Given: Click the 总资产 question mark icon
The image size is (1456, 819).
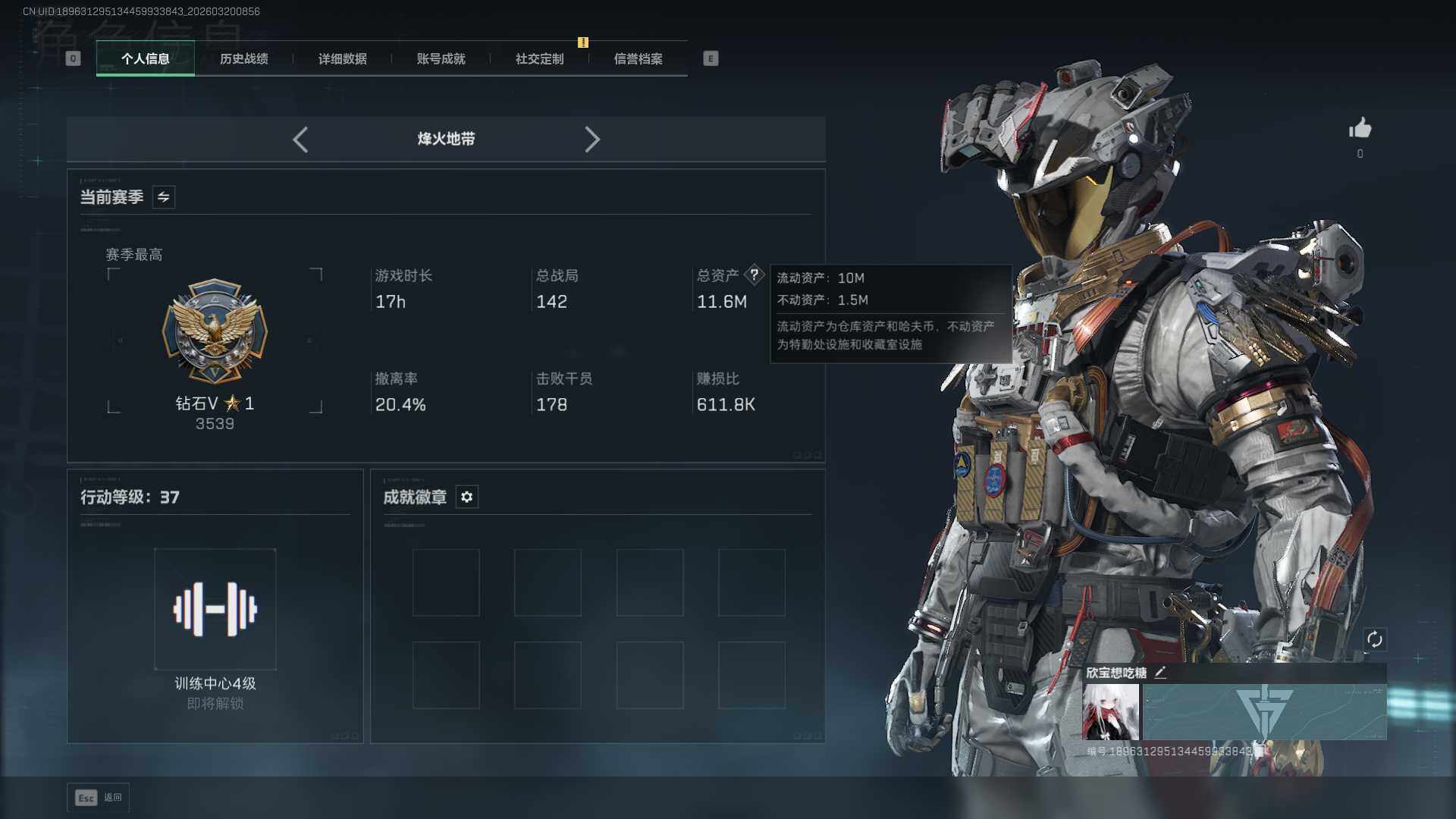Looking at the screenshot, I should coord(754,275).
